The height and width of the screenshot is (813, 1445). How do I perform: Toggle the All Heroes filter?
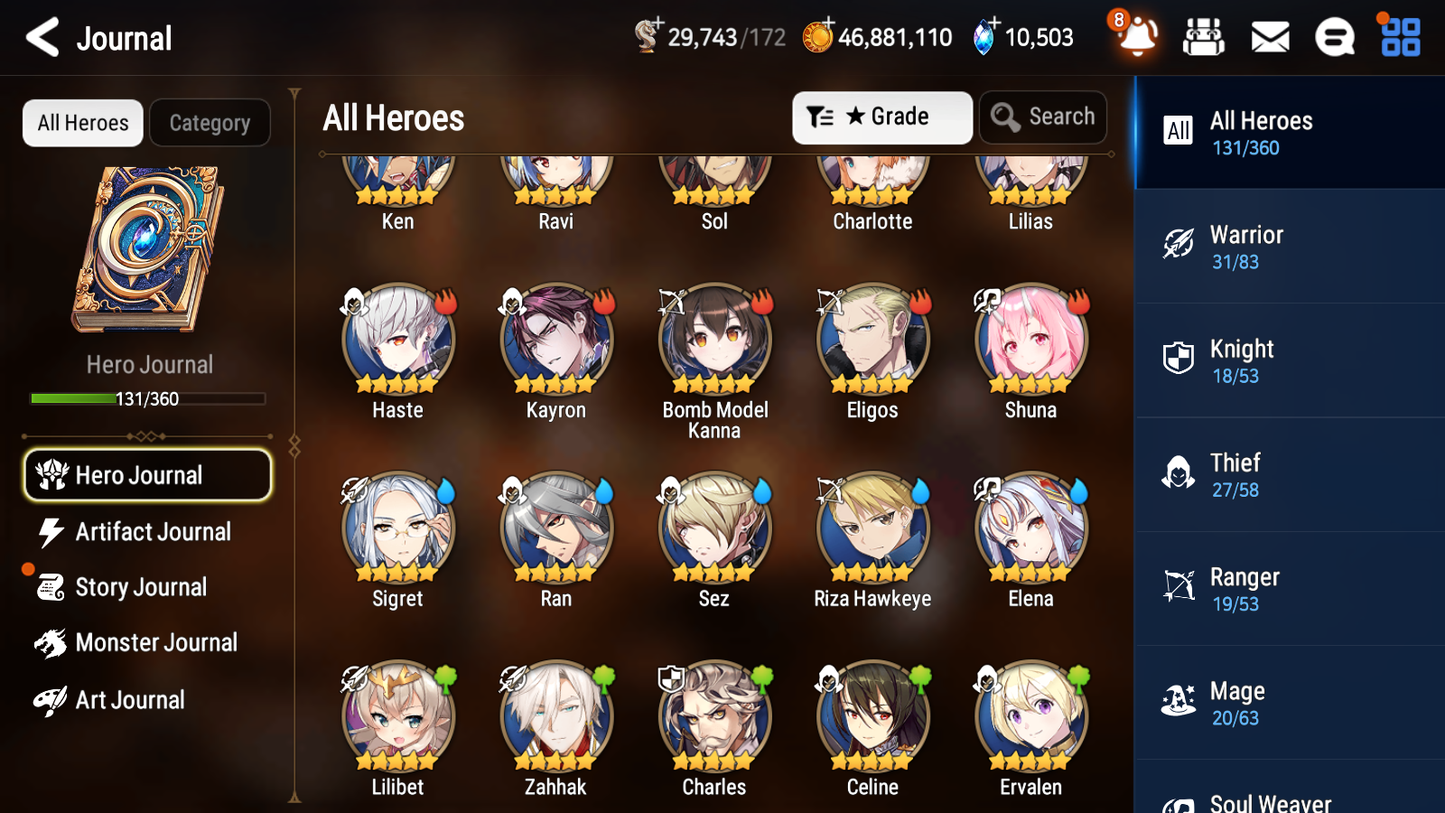pos(82,122)
